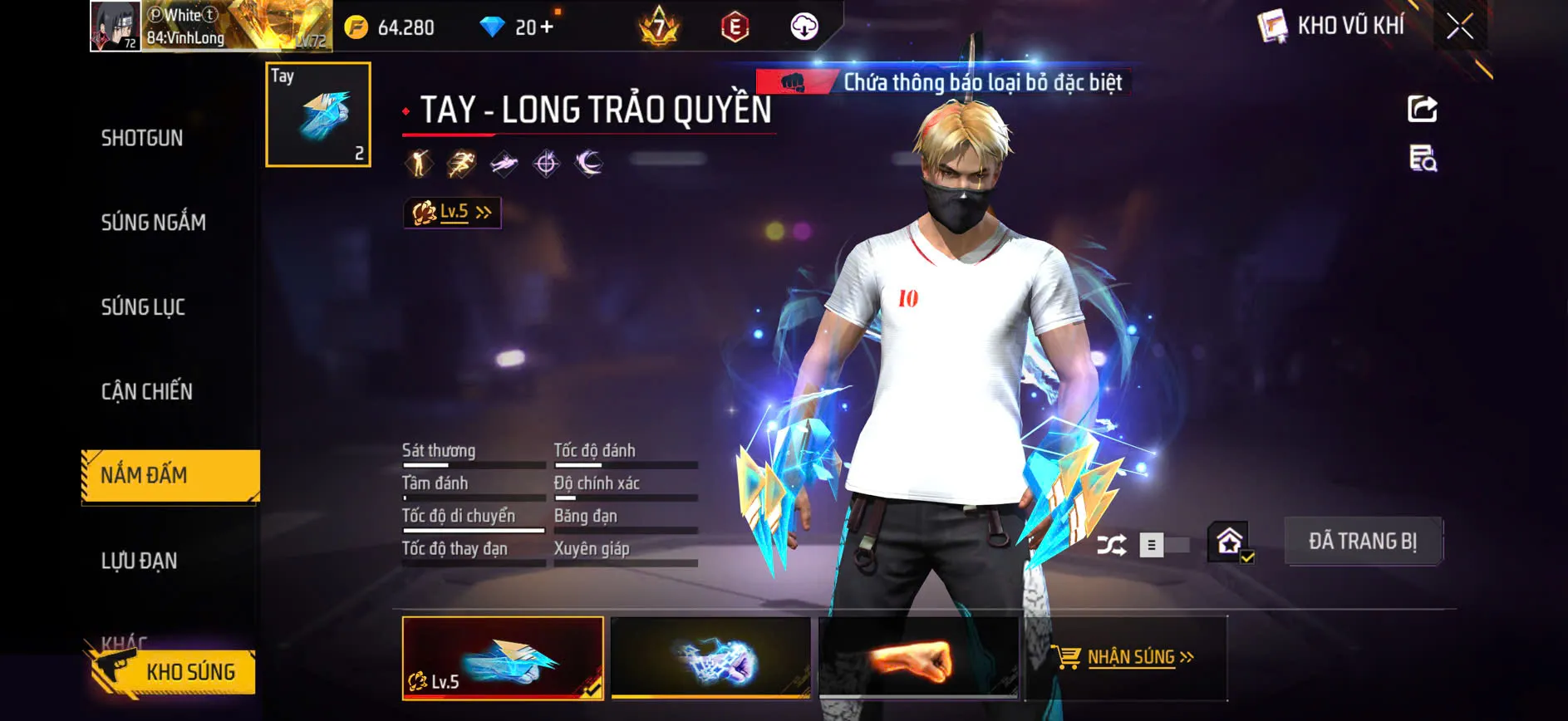
Task: Click the ĐÃ TRANG BỊ button
Action: [1364, 541]
